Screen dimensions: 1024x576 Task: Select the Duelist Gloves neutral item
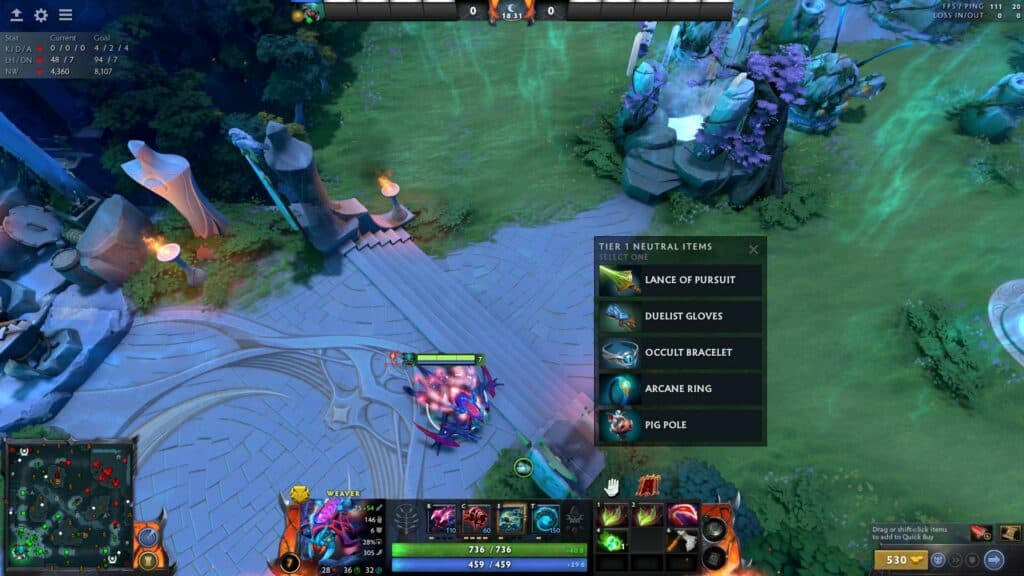point(680,316)
